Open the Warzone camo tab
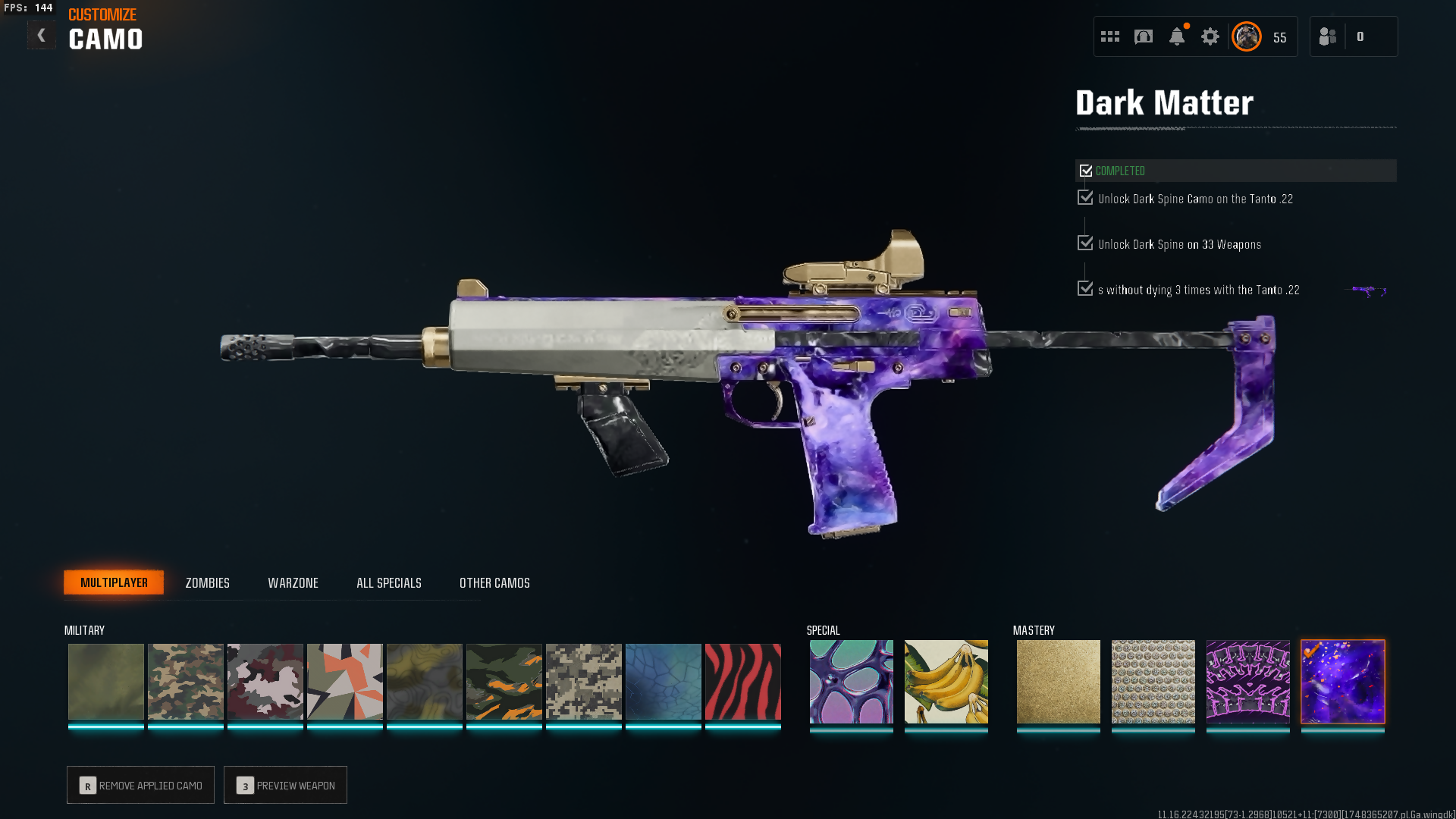The height and width of the screenshot is (819, 1456). click(293, 583)
